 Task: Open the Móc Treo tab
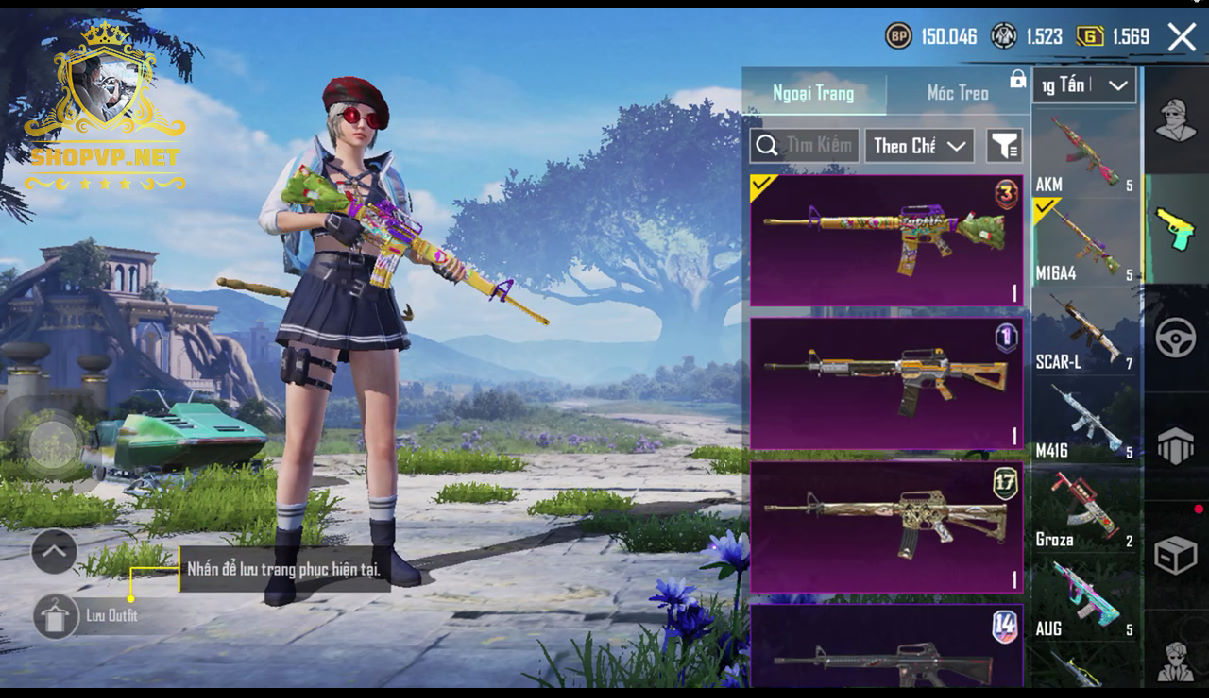957,93
